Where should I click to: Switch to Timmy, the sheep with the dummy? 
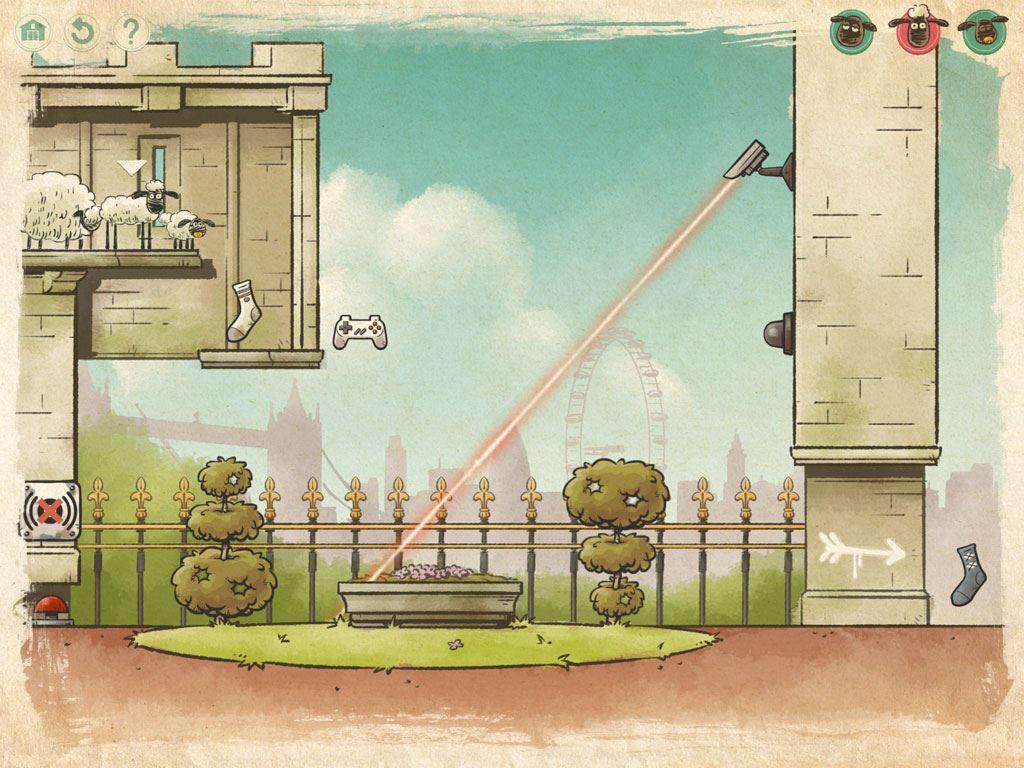tap(980, 31)
